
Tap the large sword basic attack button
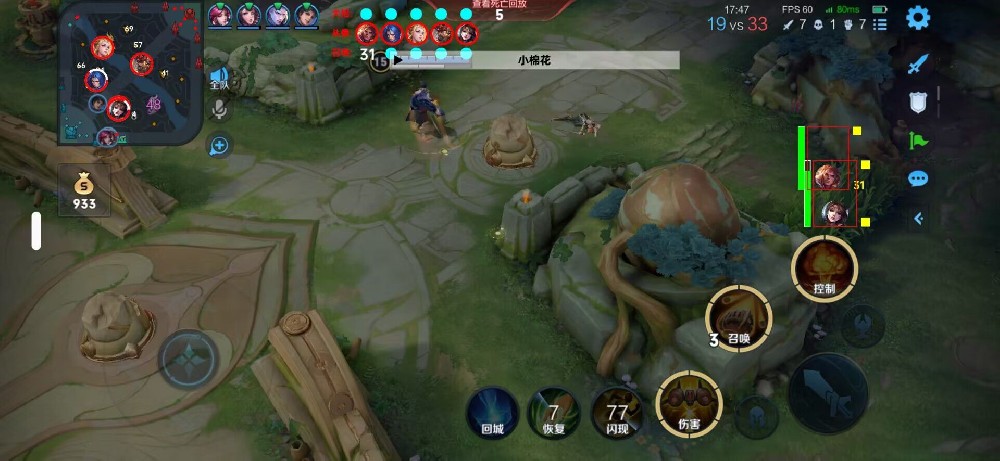827,393
